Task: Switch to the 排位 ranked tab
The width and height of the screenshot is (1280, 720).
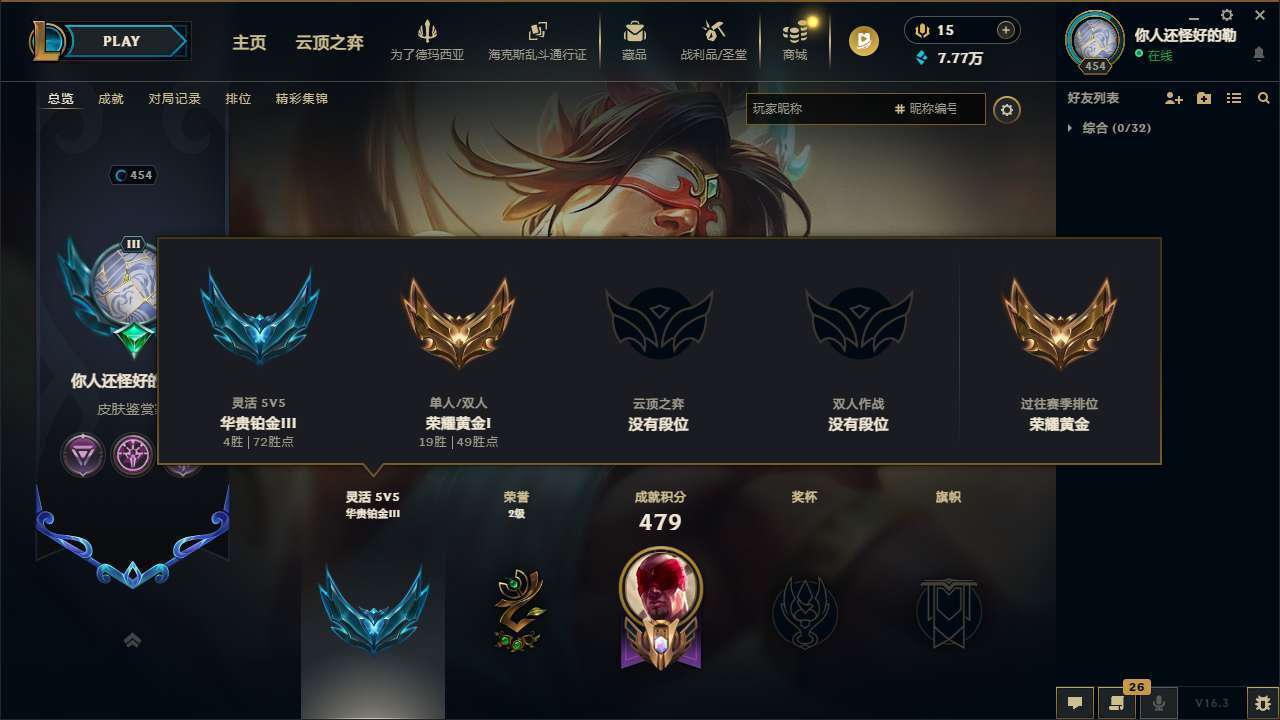Action: (239, 99)
